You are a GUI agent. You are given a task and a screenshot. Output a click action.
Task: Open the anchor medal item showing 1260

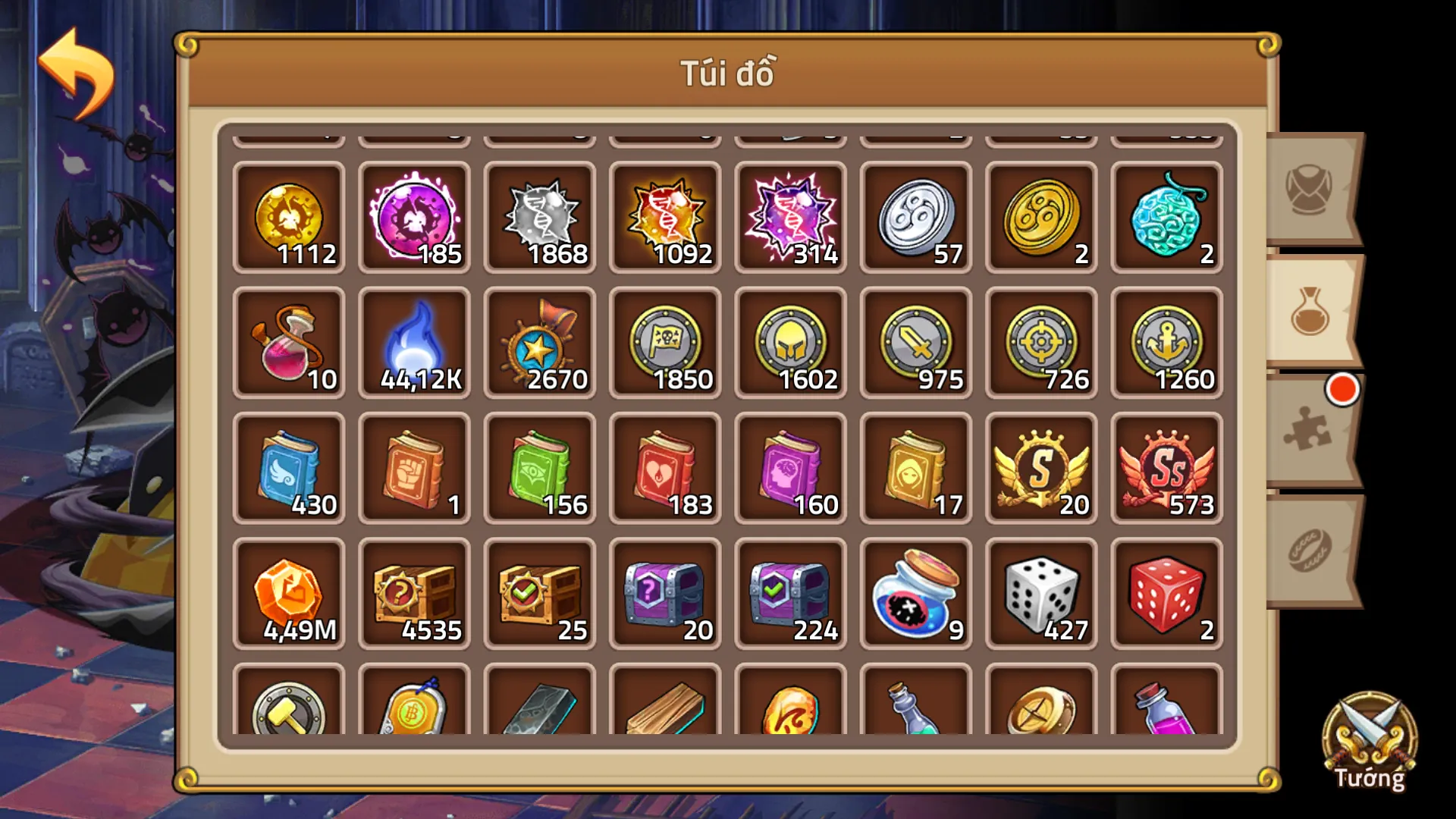(x=1166, y=345)
